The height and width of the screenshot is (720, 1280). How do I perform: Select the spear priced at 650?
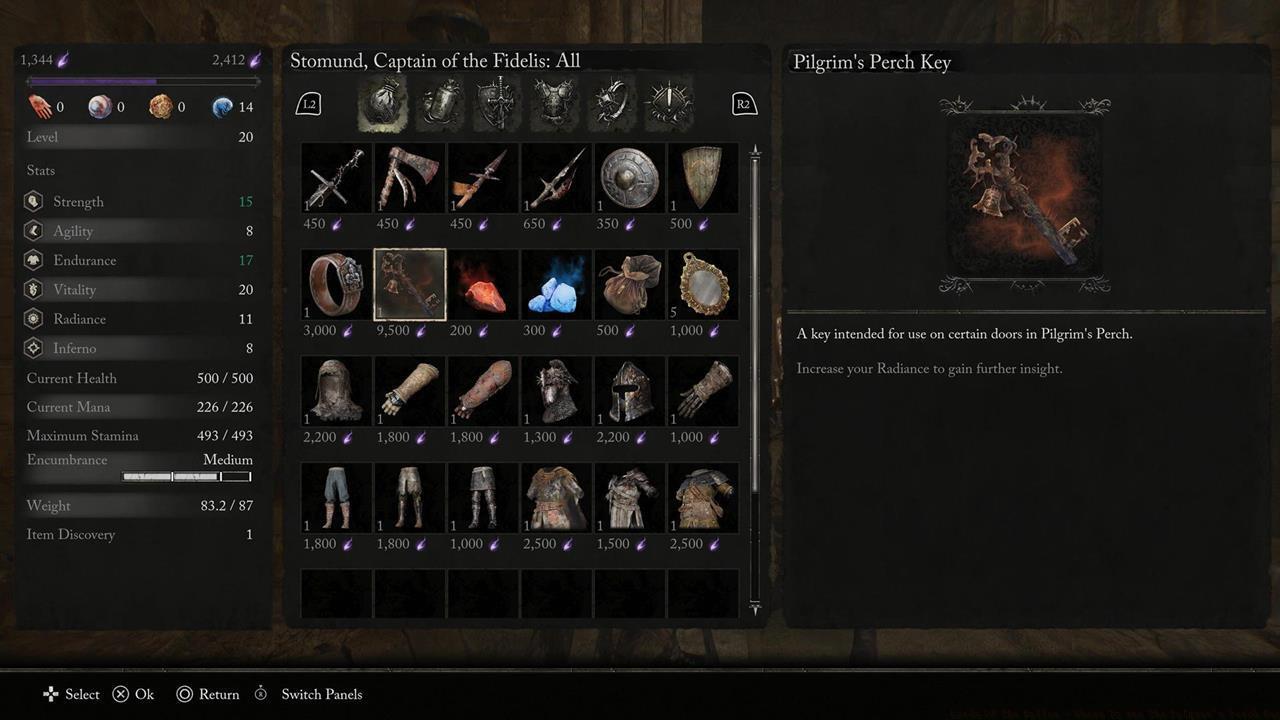point(557,178)
